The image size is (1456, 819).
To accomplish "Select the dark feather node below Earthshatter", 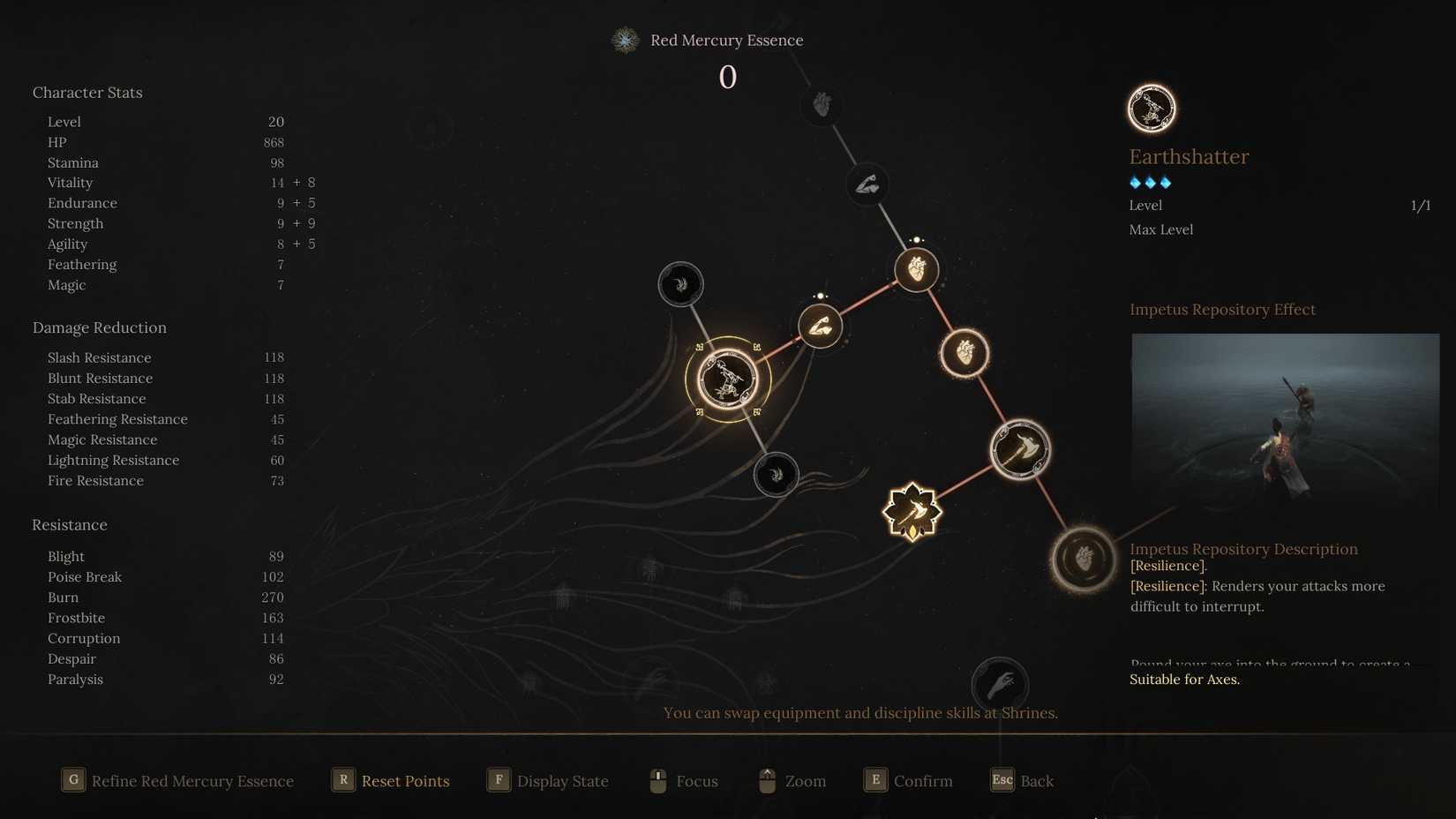I will point(776,474).
